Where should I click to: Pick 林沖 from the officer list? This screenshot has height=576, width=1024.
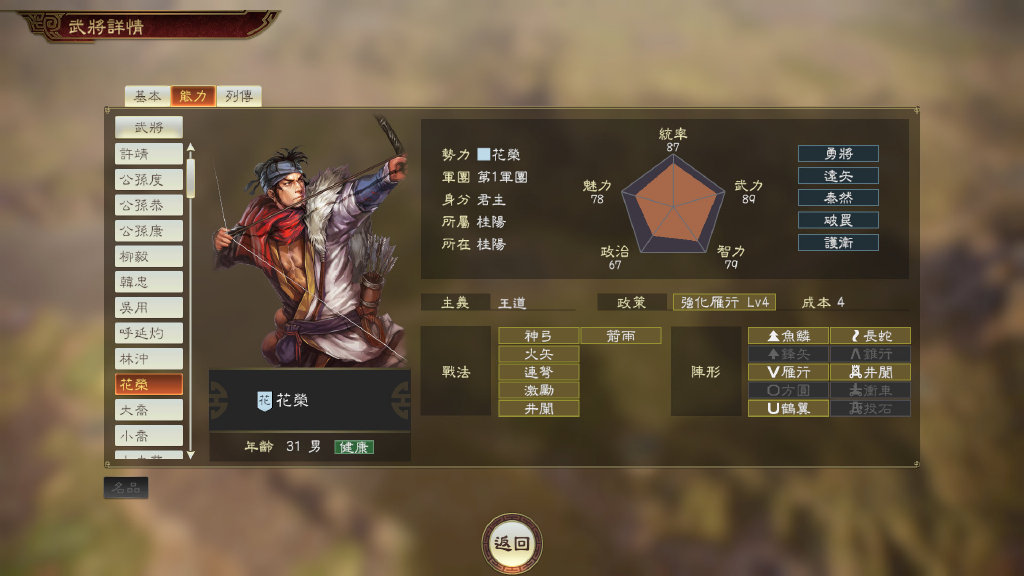pyautogui.click(x=149, y=358)
